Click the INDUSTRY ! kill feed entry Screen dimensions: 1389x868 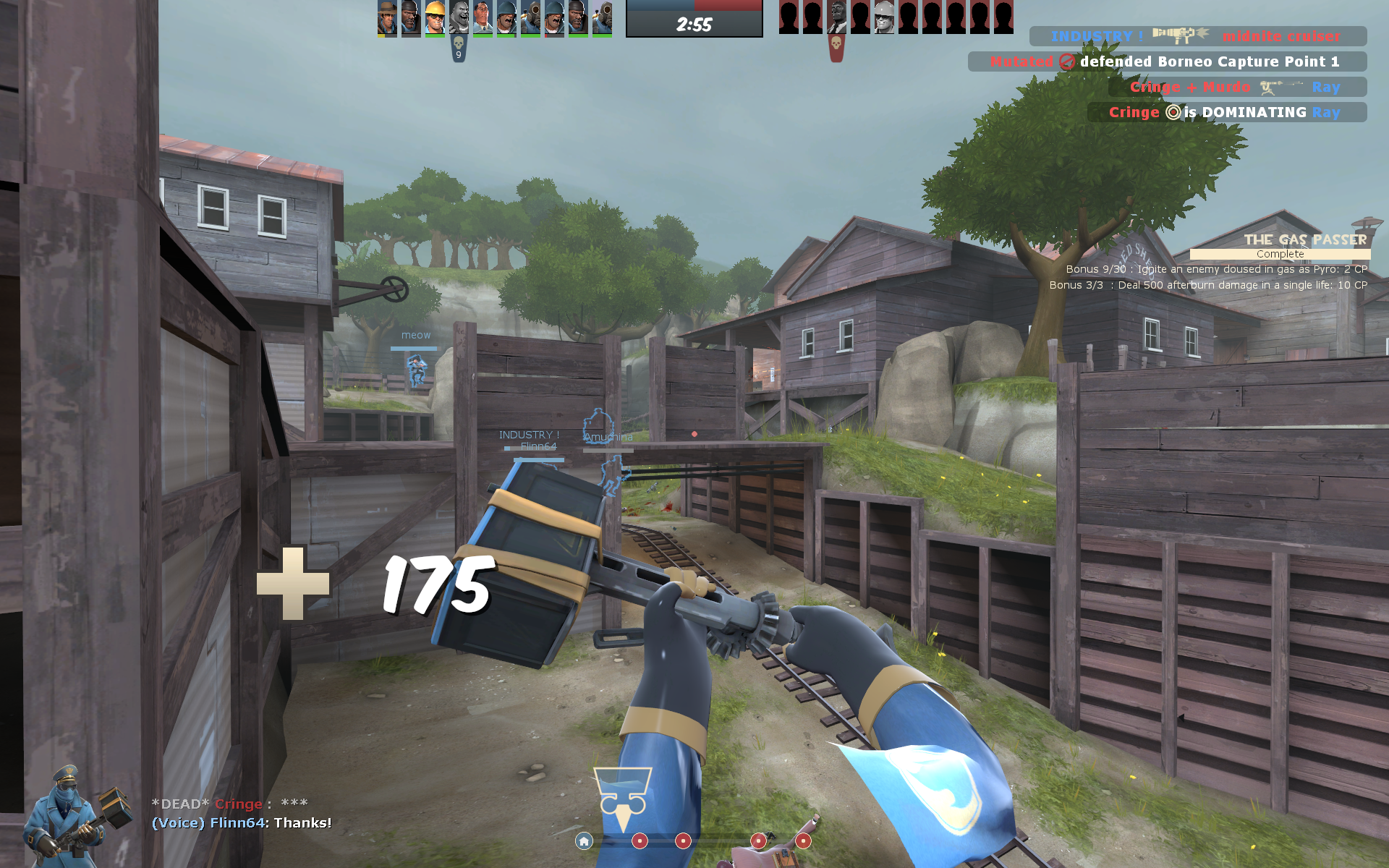click(x=1197, y=36)
